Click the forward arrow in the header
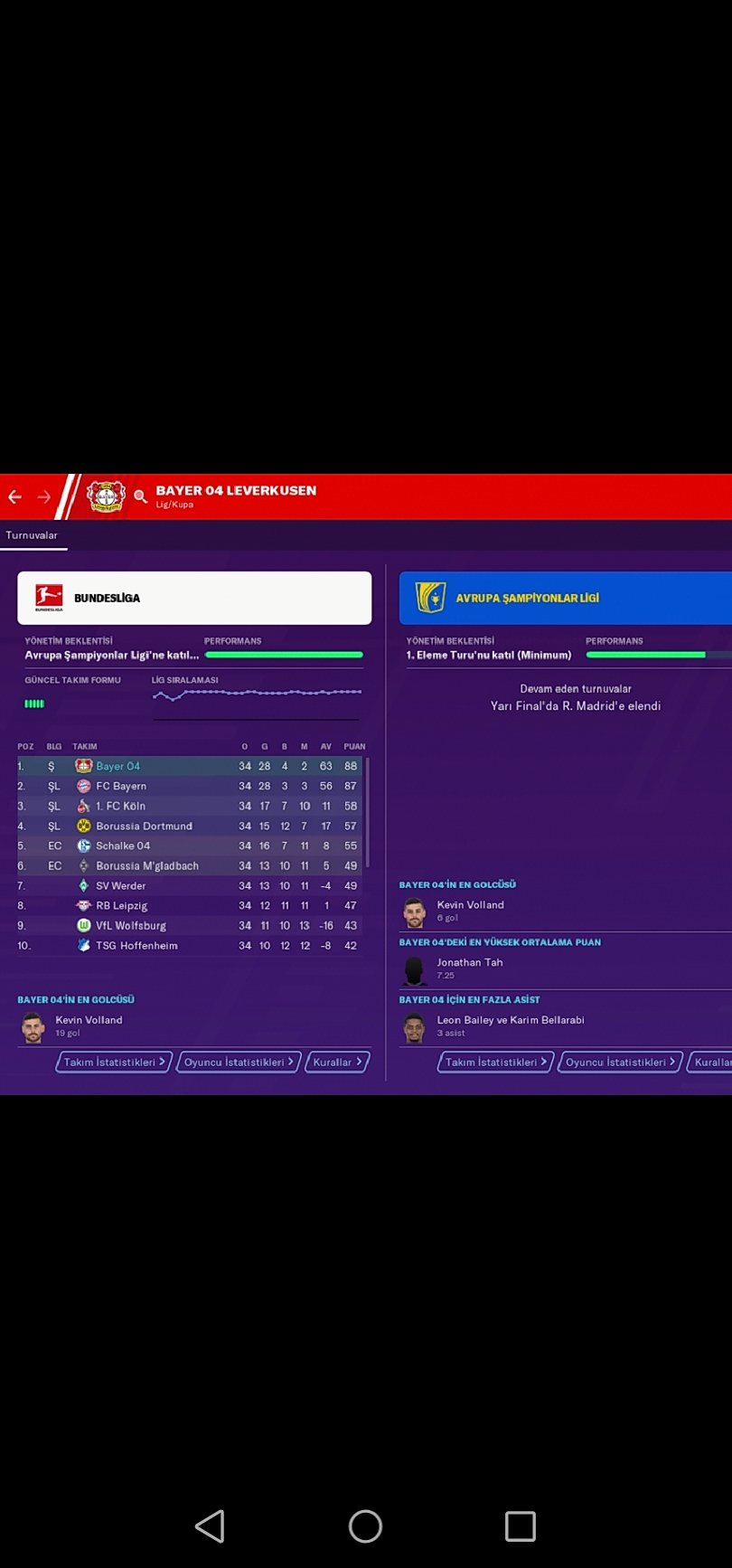 [44, 496]
